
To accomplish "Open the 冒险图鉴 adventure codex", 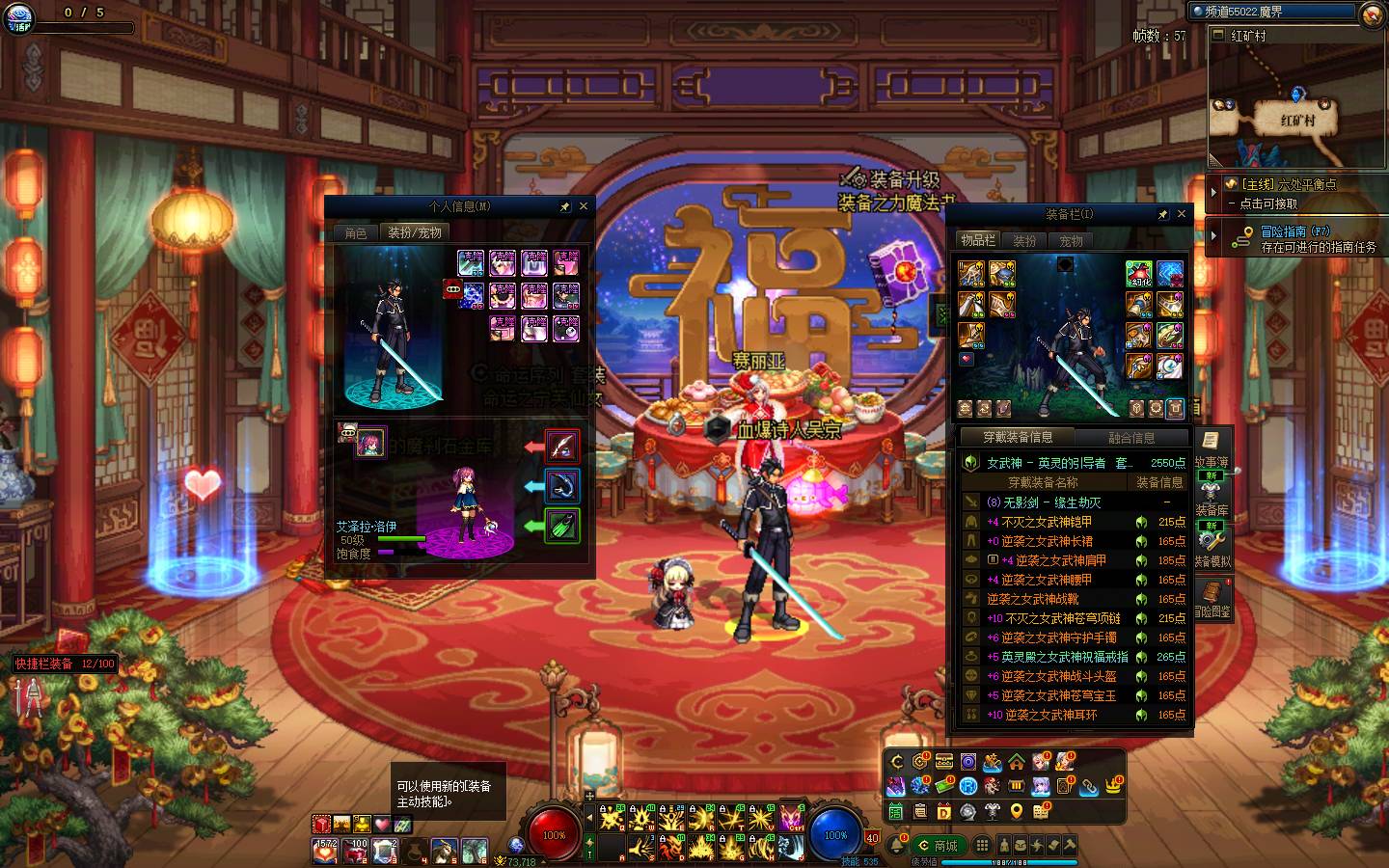I will 1212,600.
